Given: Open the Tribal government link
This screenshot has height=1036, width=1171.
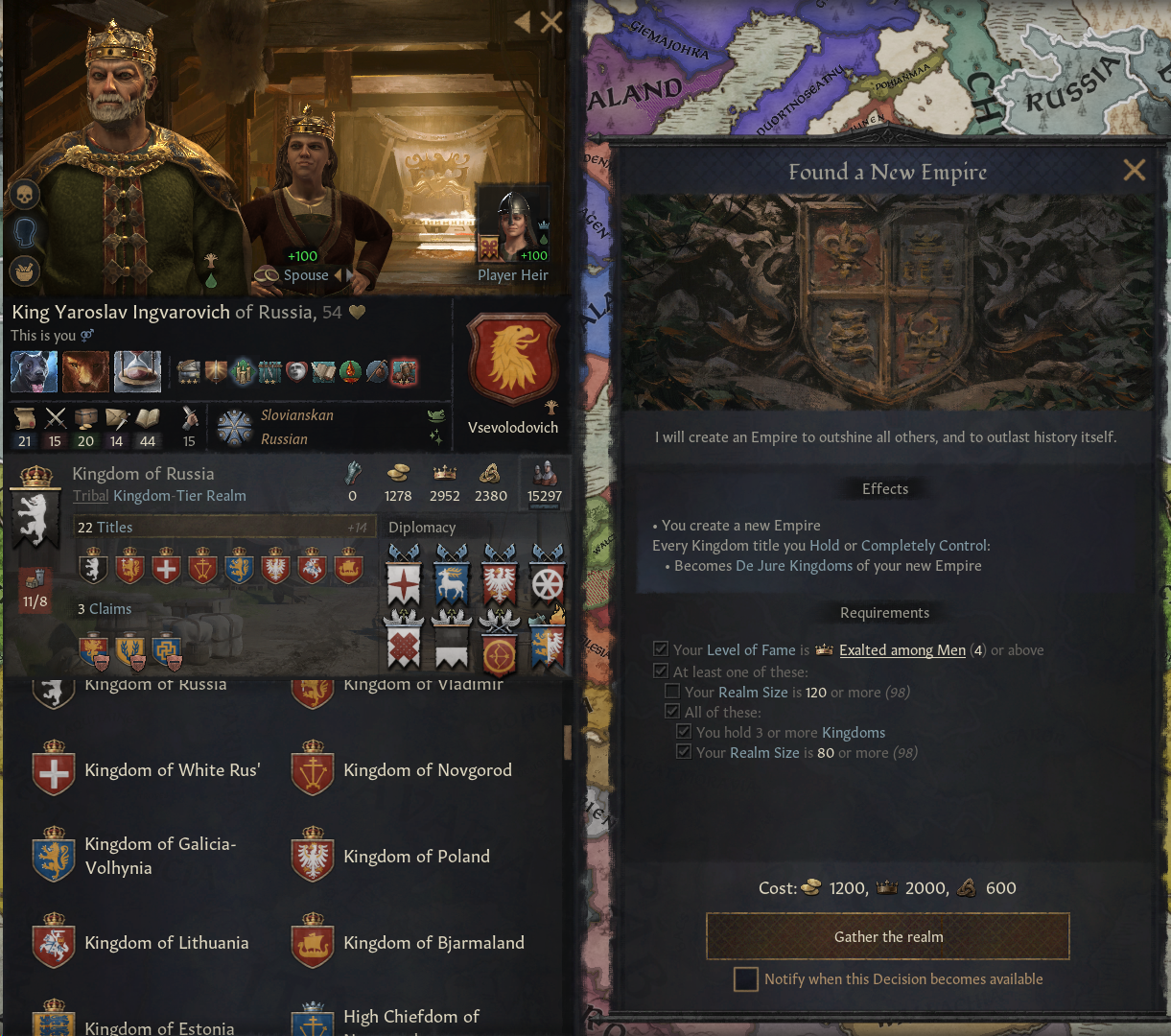Looking at the screenshot, I should click(x=91, y=496).
